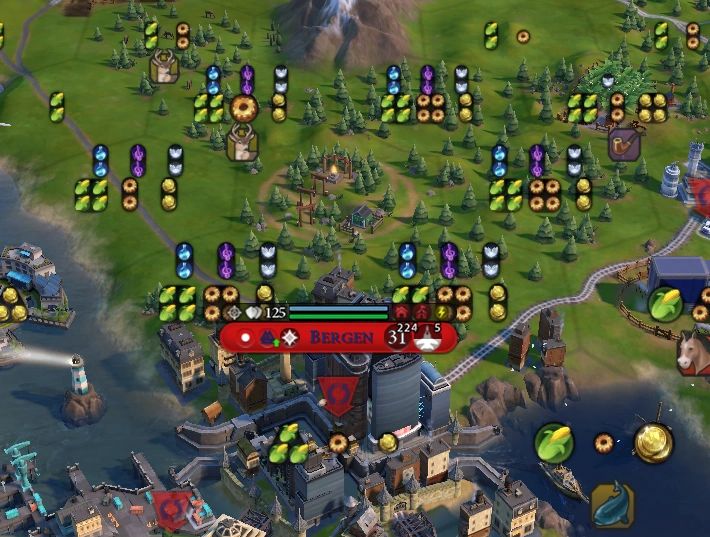Click the tobacco pipe resource icon

tap(625, 144)
